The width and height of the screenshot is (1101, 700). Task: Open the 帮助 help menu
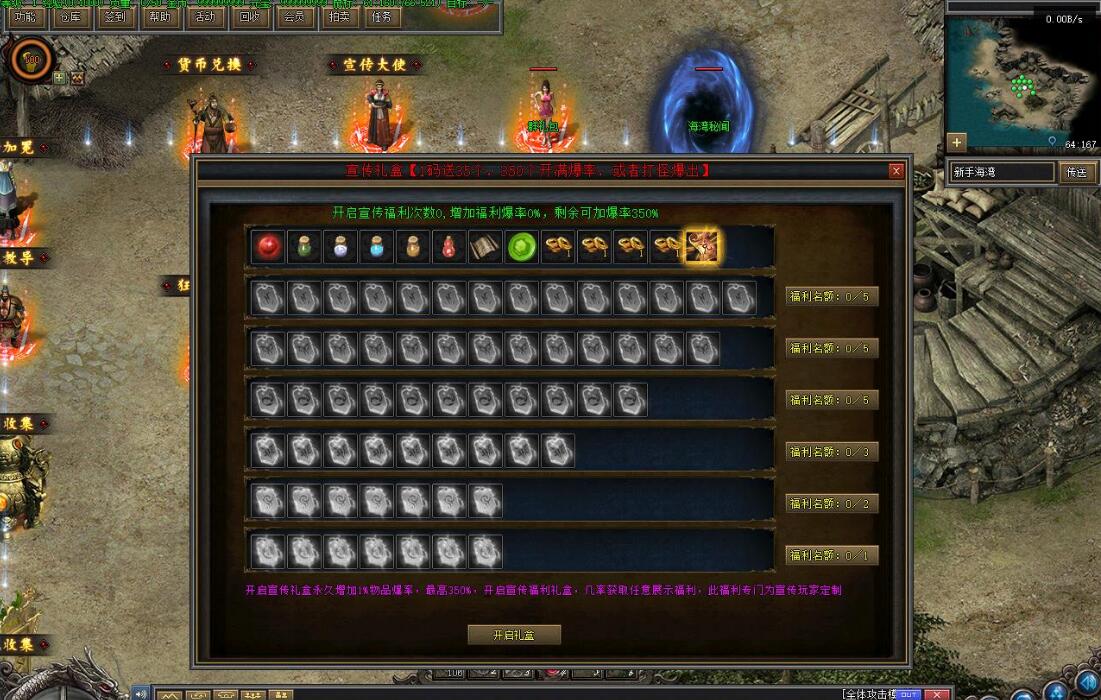[x=159, y=17]
